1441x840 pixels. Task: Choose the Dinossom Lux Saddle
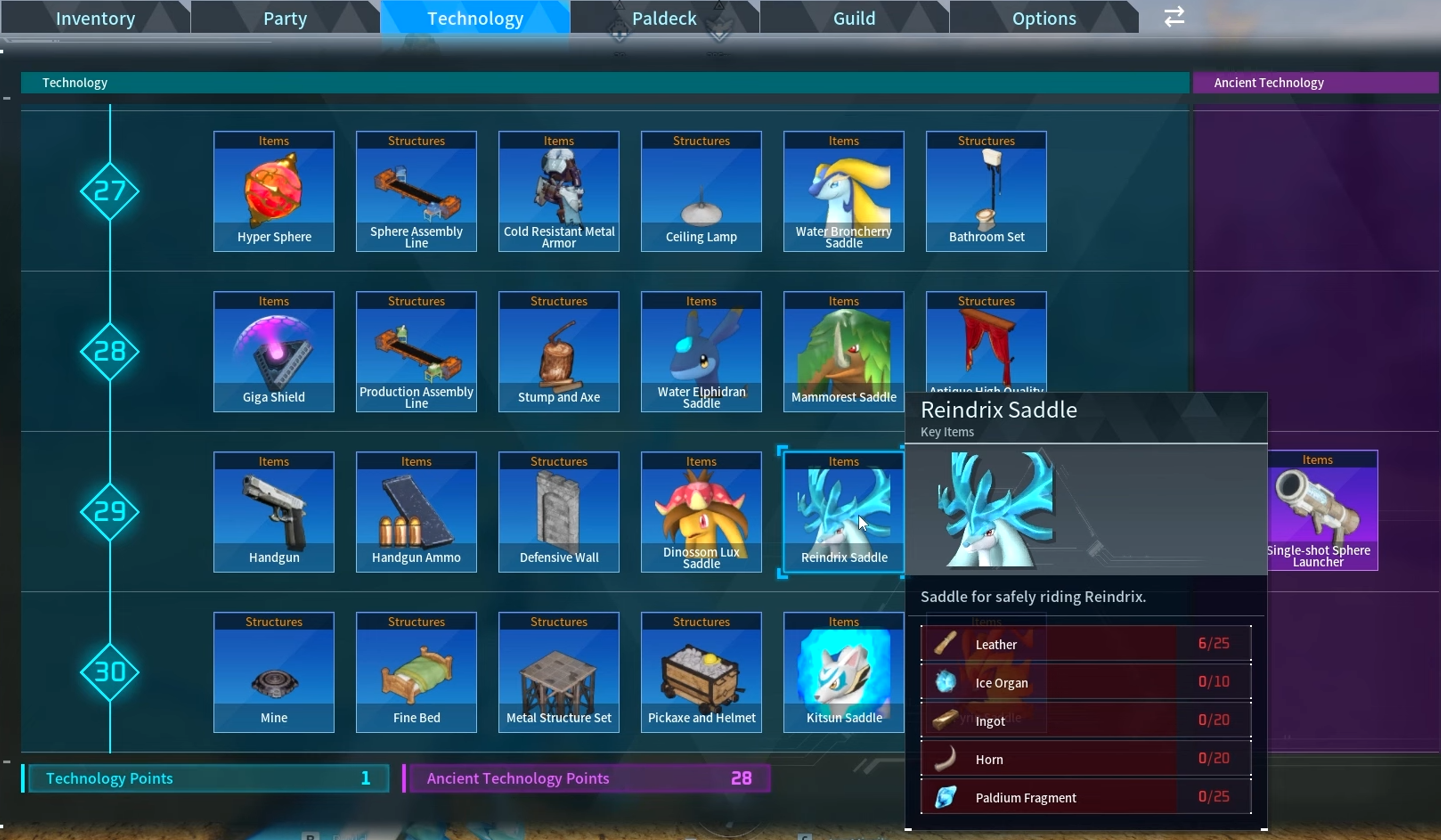click(701, 511)
